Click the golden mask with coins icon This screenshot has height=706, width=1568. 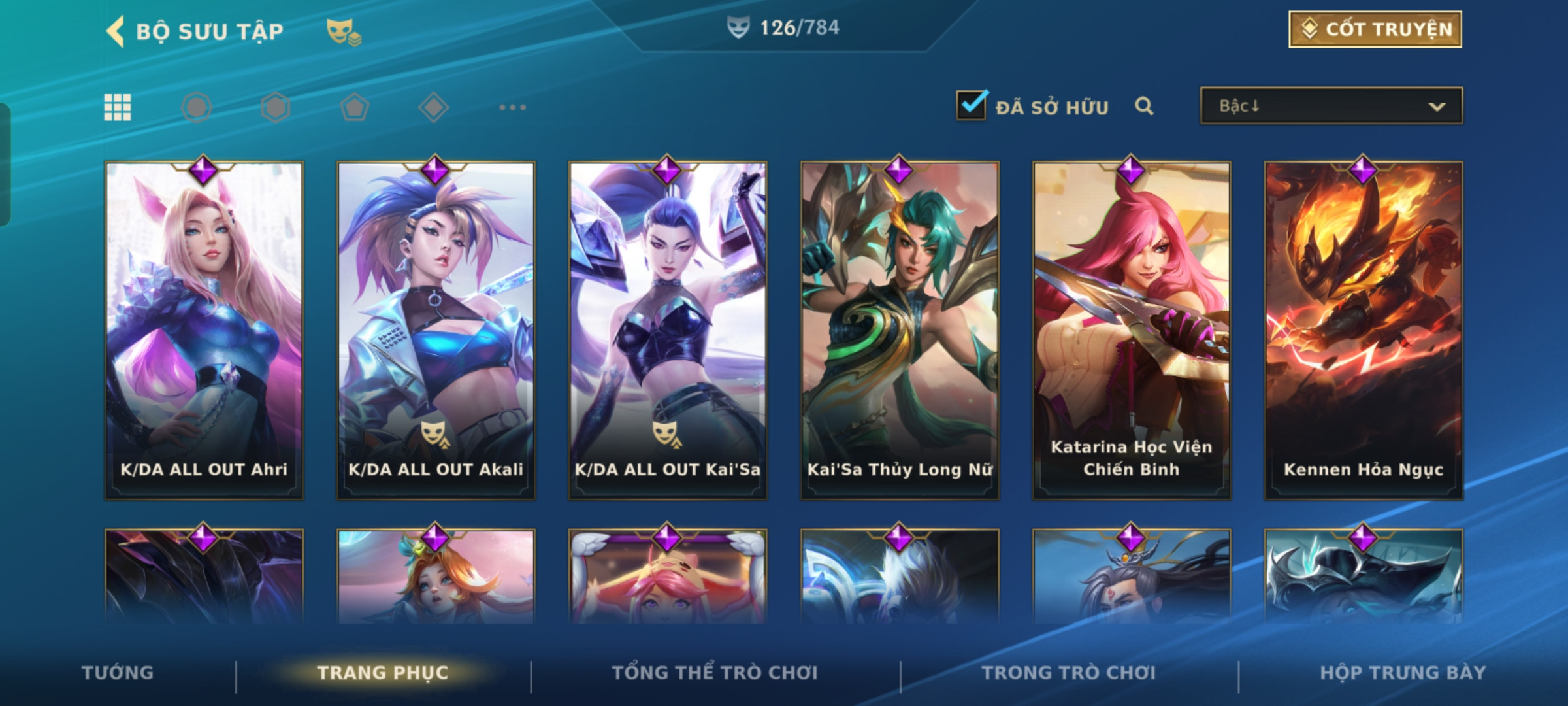344,31
